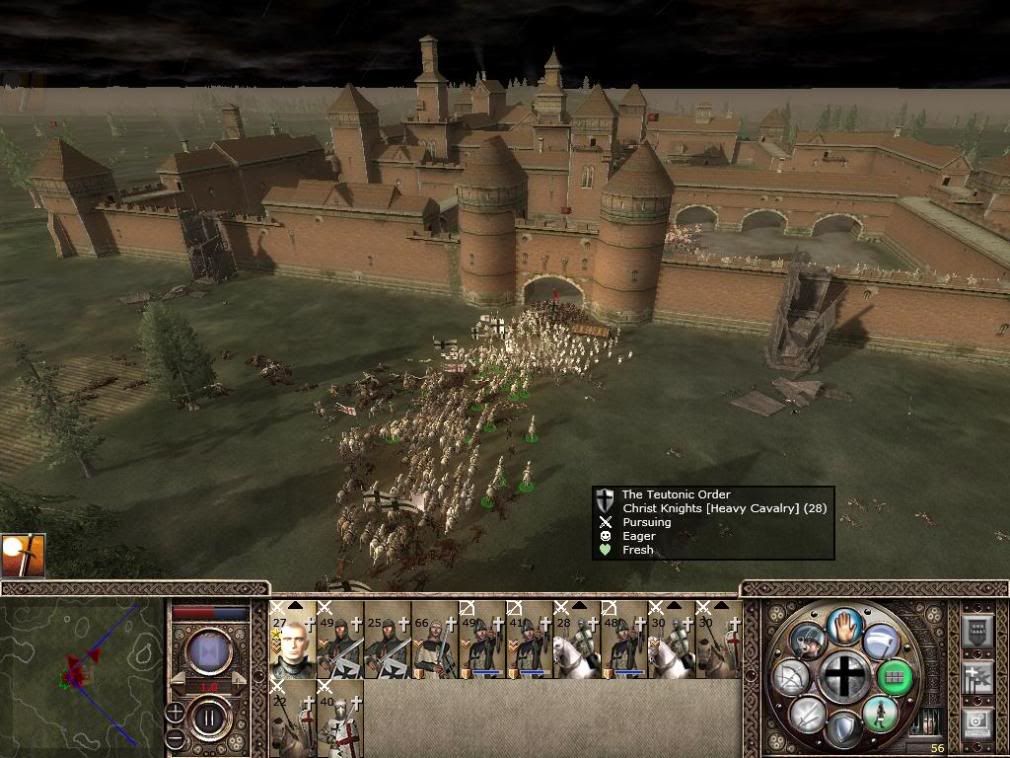Zoom in the minimap with plus button
Screen dimensions: 1010x758
[x=175, y=713]
